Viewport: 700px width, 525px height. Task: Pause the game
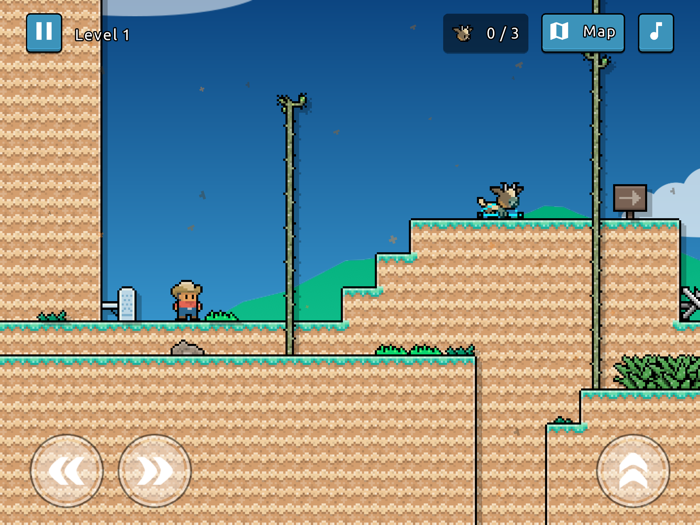pos(44,32)
